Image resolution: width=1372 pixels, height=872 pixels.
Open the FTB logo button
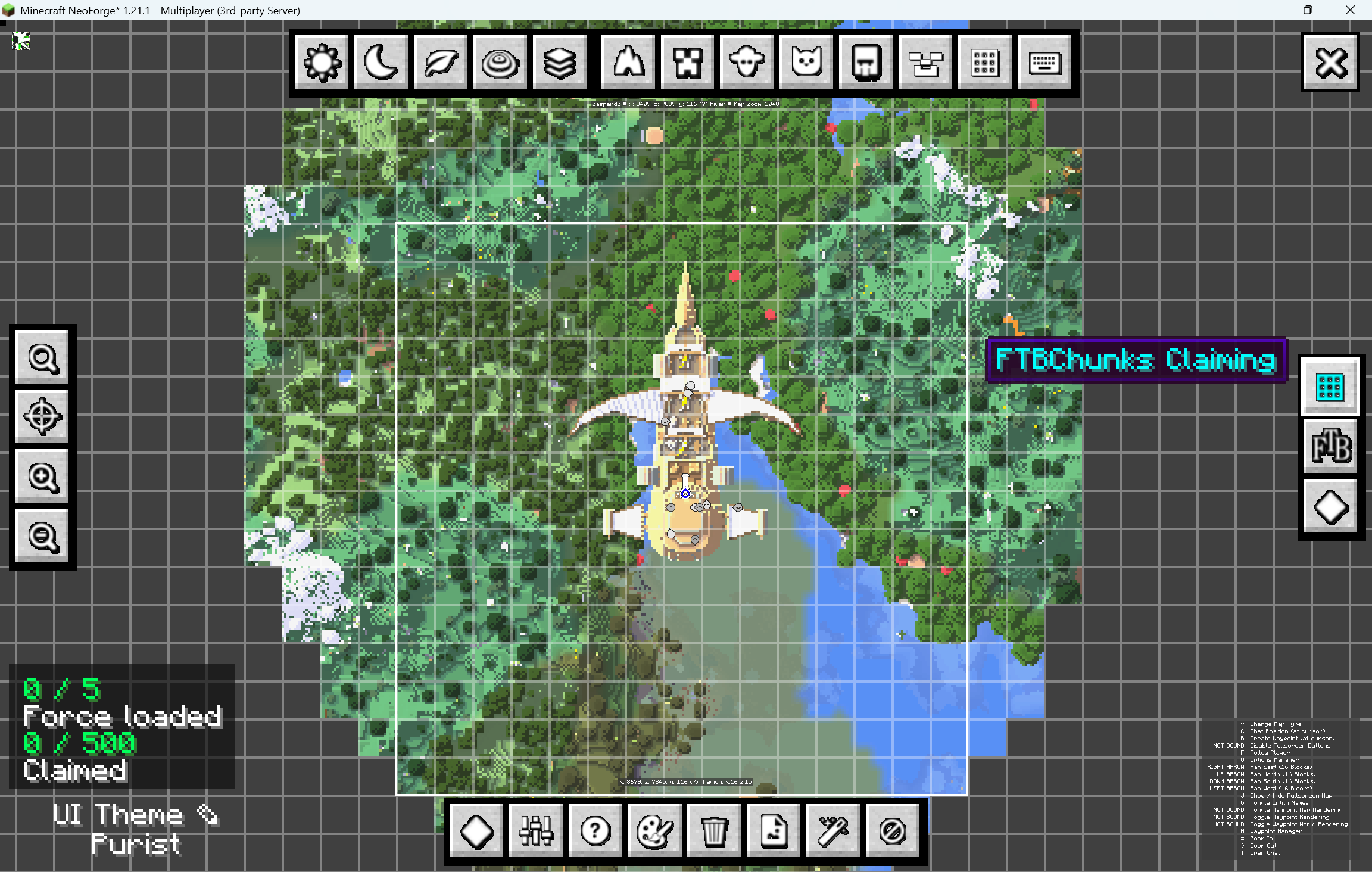coord(1330,447)
